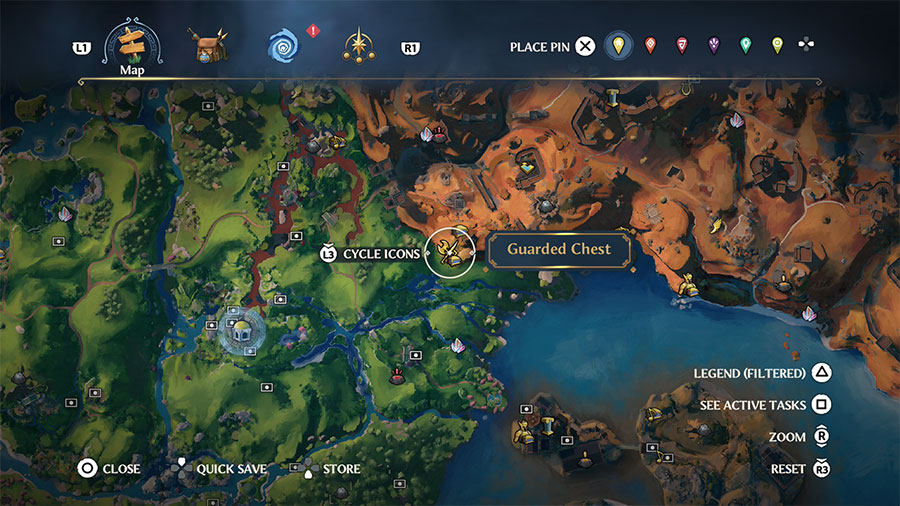Open the inventory backpack tab

(205, 46)
